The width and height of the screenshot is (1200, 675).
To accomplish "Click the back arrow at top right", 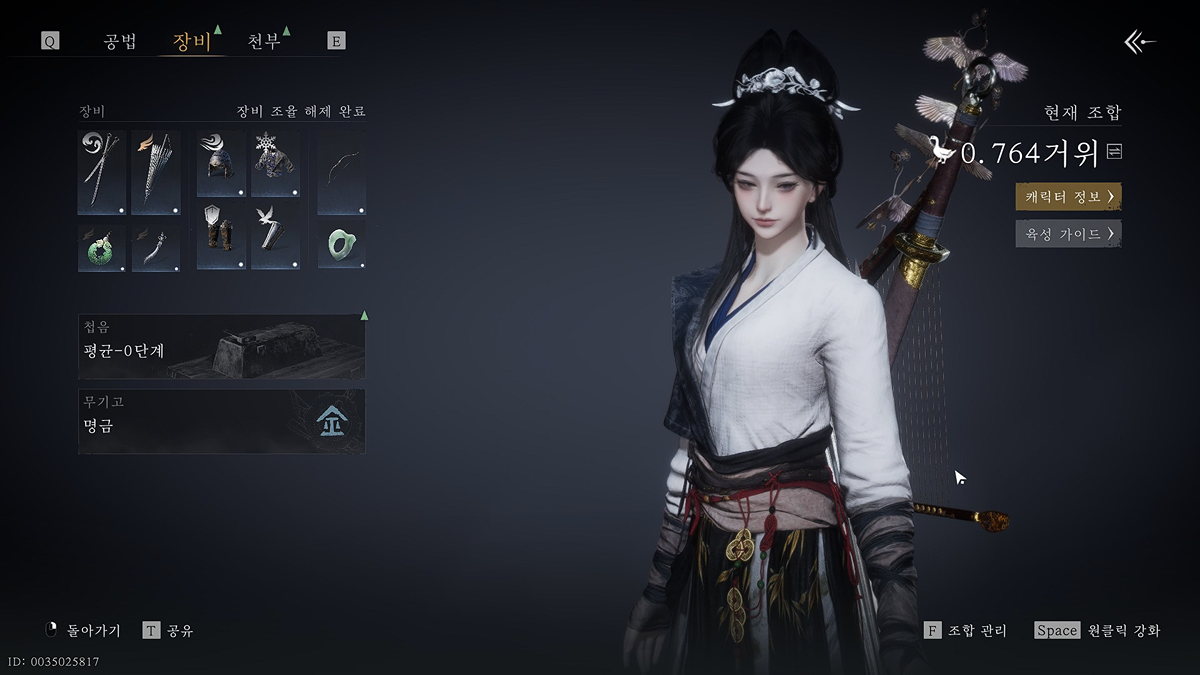I will [x=1140, y=41].
